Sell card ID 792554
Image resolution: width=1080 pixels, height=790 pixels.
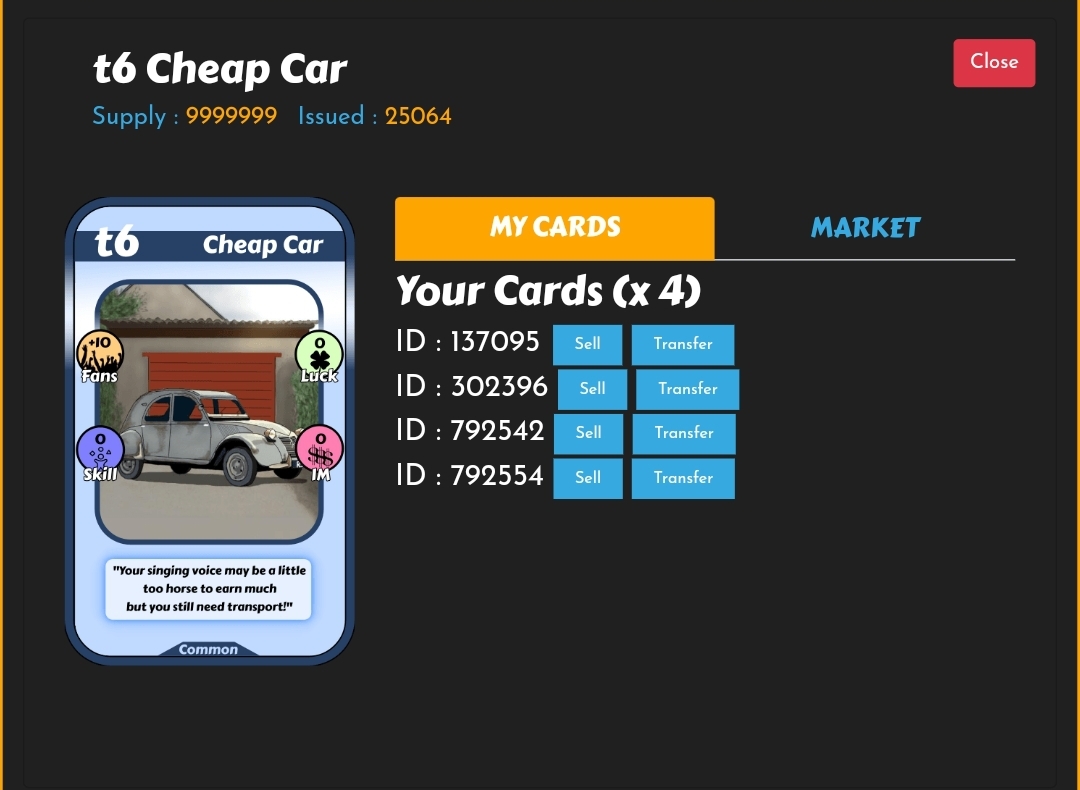tap(588, 478)
